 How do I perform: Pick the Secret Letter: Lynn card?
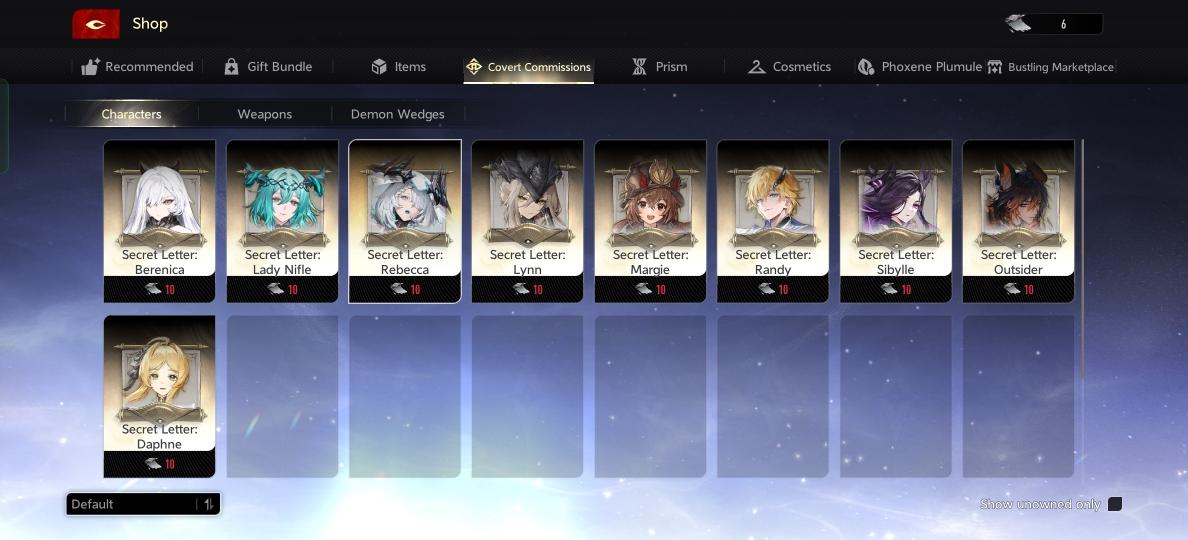point(527,220)
